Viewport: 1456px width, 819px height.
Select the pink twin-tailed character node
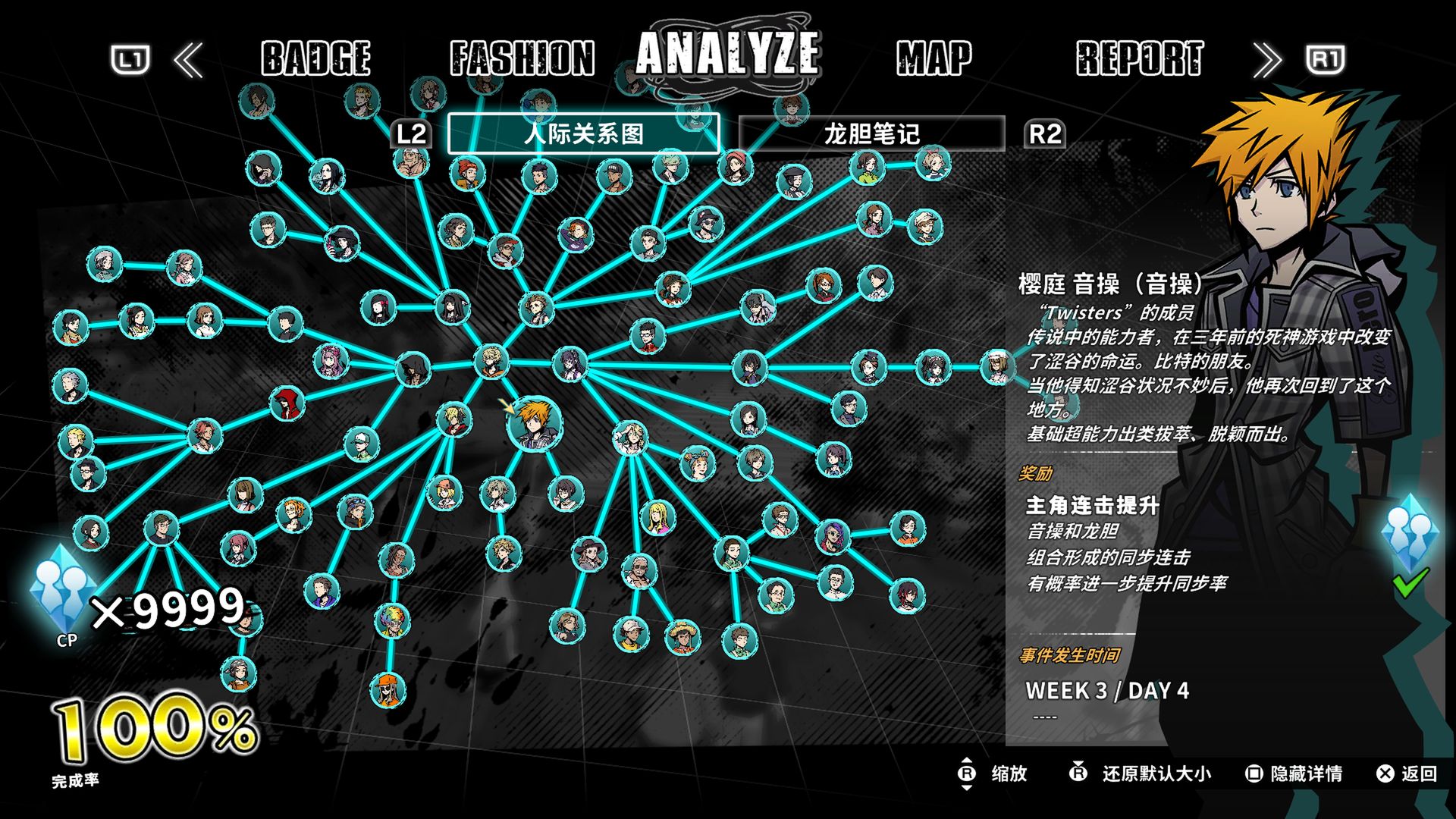coord(331,361)
